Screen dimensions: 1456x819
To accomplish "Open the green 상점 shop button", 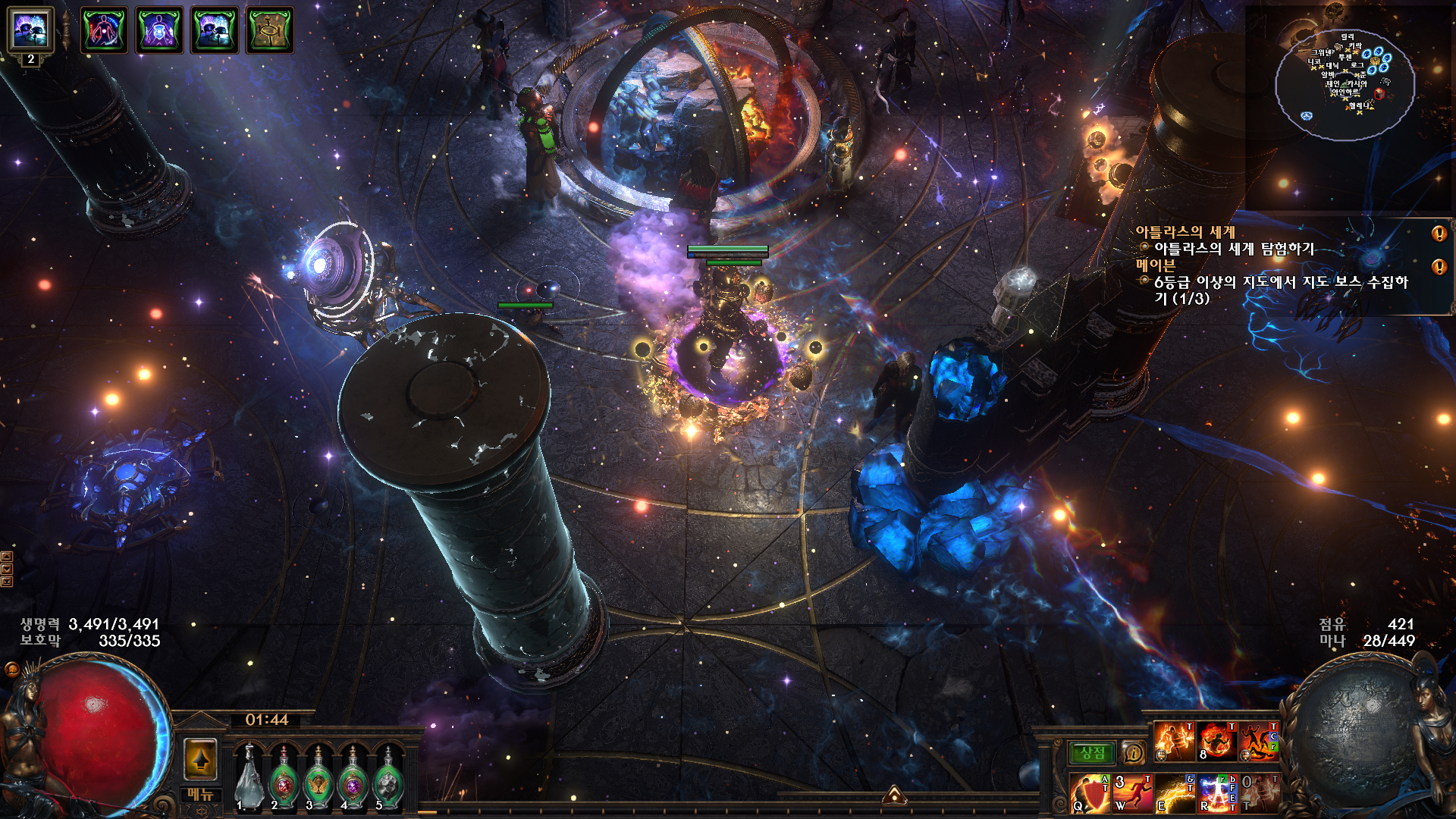I will pyautogui.click(x=1092, y=753).
